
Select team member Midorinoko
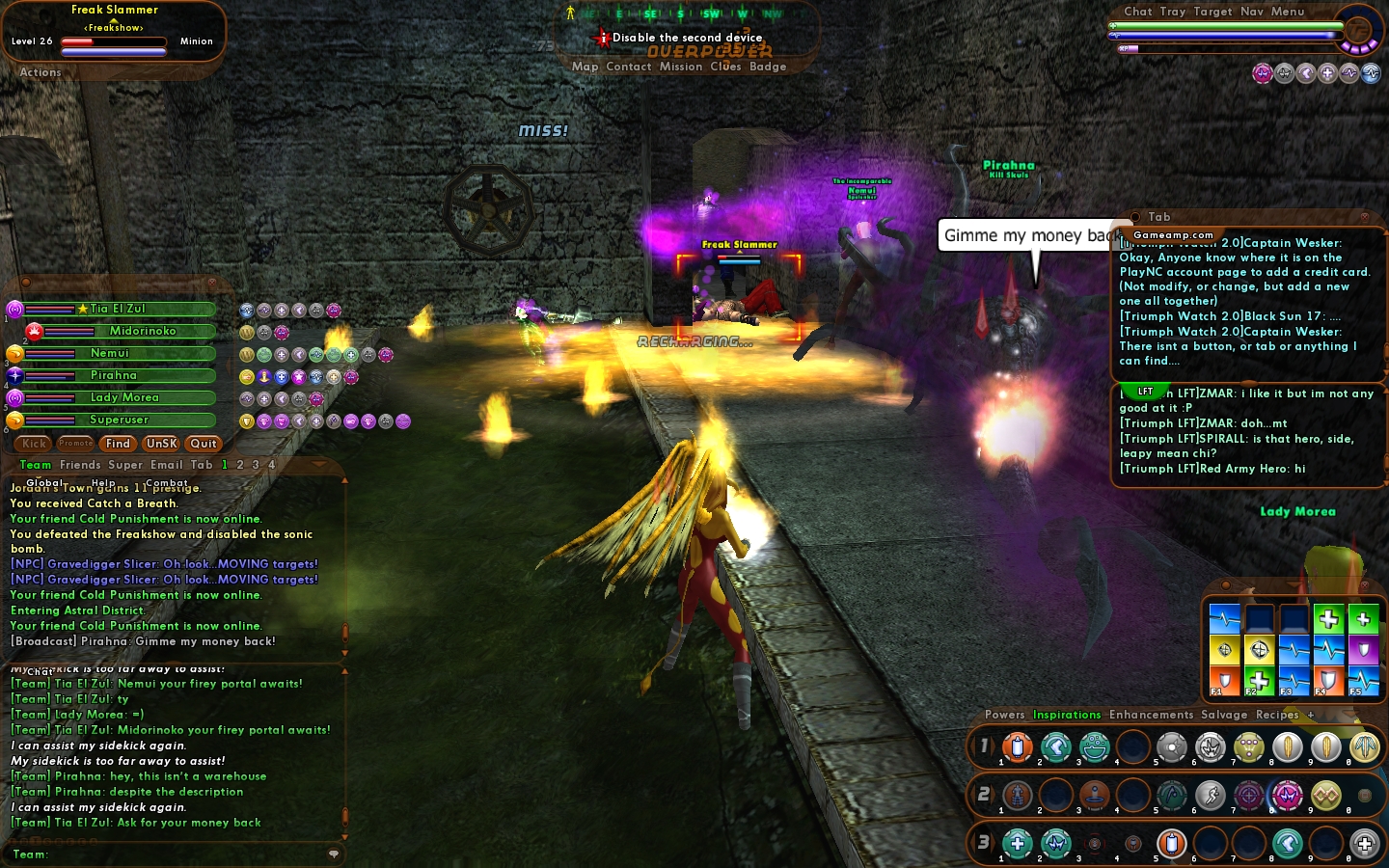coord(143,331)
